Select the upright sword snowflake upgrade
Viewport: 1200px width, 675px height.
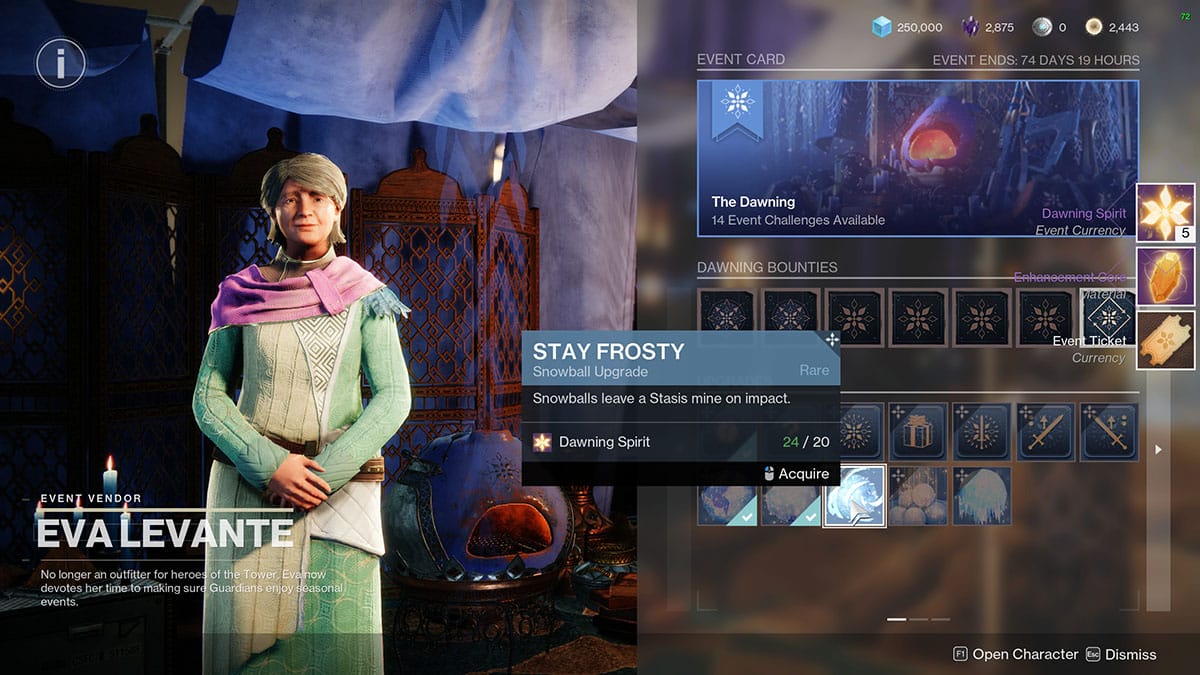click(x=981, y=431)
